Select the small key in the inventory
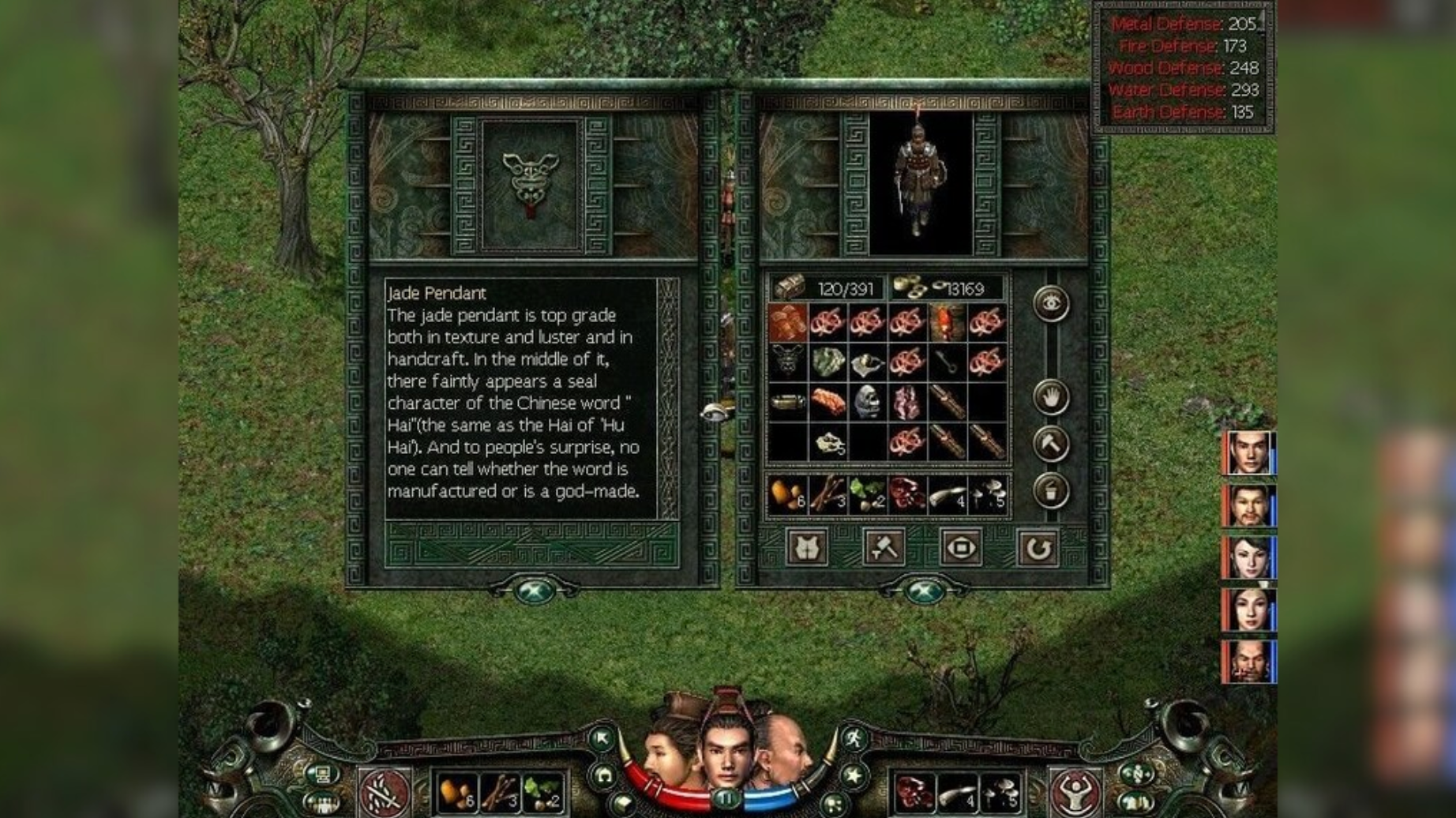The width and height of the screenshot is (1456, 818). 947,362
